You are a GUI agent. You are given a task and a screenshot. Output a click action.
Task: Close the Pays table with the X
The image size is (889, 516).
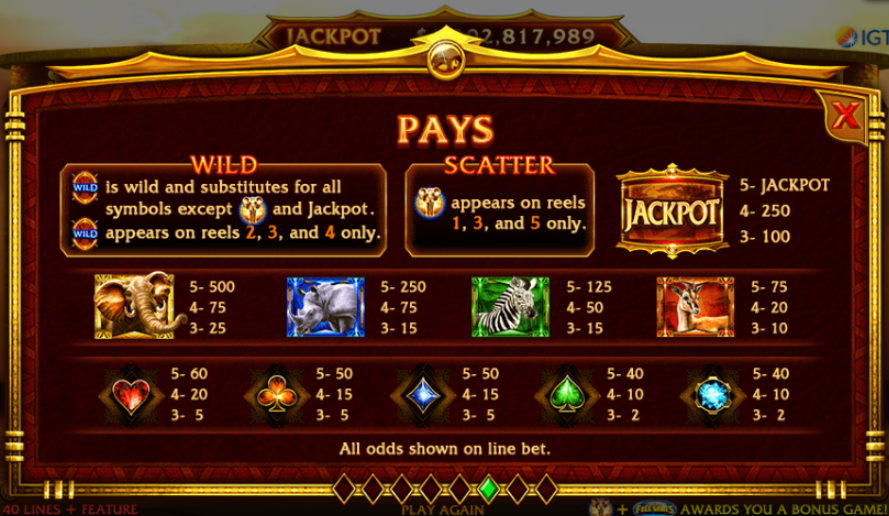coord(845,116)
